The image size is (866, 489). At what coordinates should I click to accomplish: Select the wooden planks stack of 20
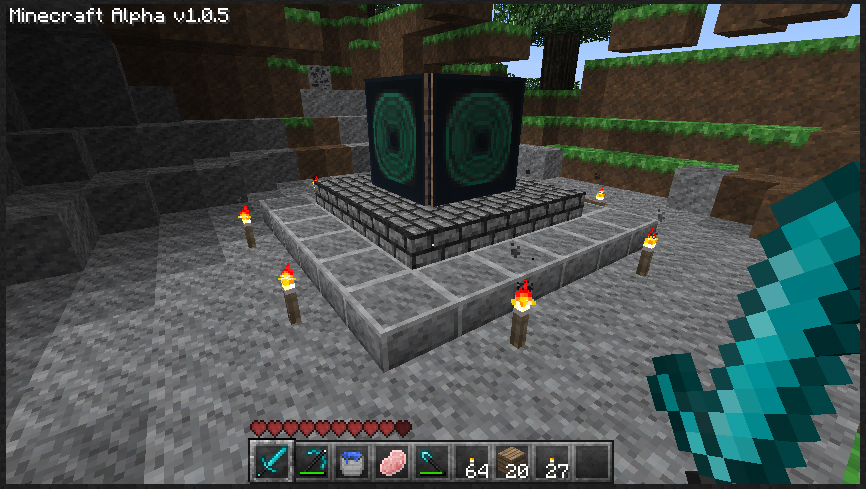(x=511, y=462)
